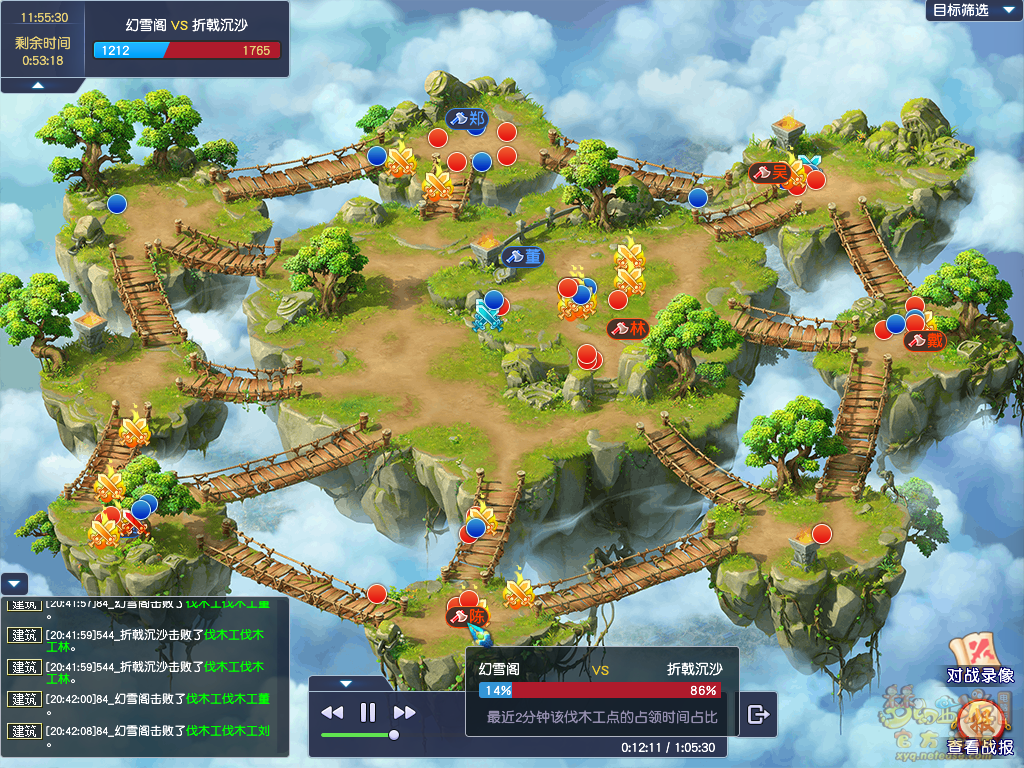Select the blue 董 lumberjack marker

(523, 257)
